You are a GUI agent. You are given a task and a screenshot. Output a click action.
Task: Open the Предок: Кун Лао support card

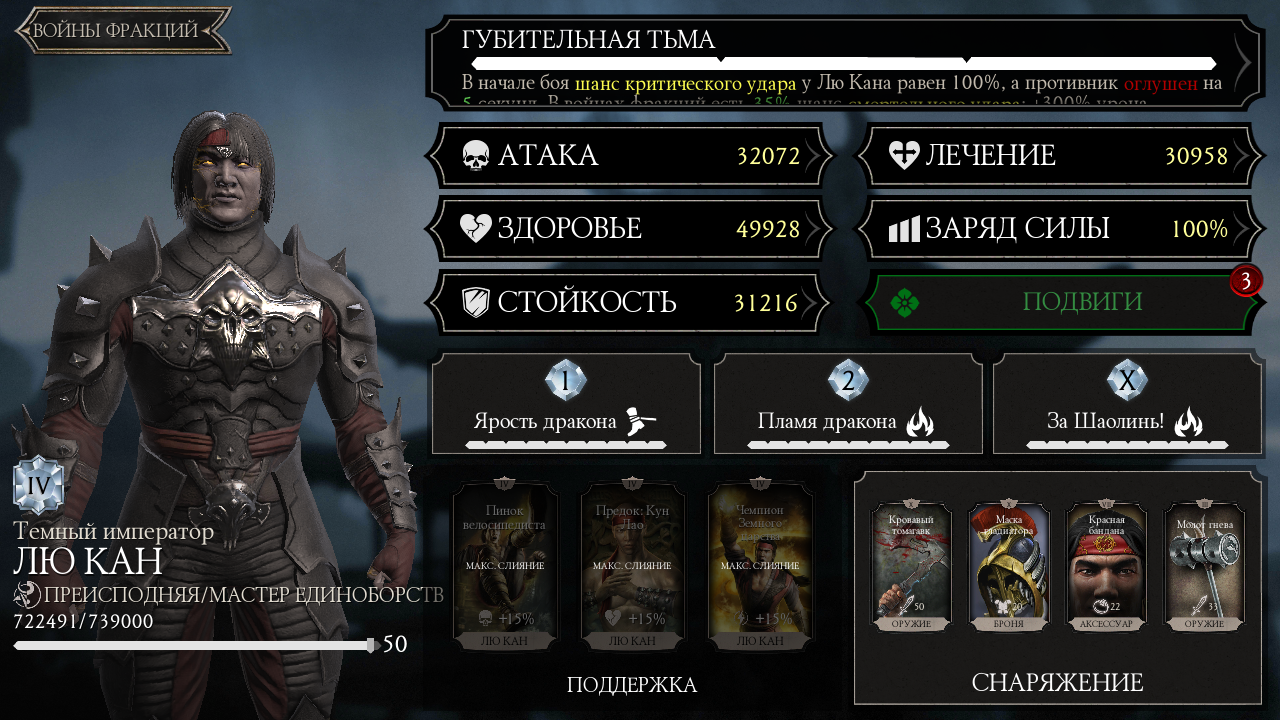coord(631,565)
